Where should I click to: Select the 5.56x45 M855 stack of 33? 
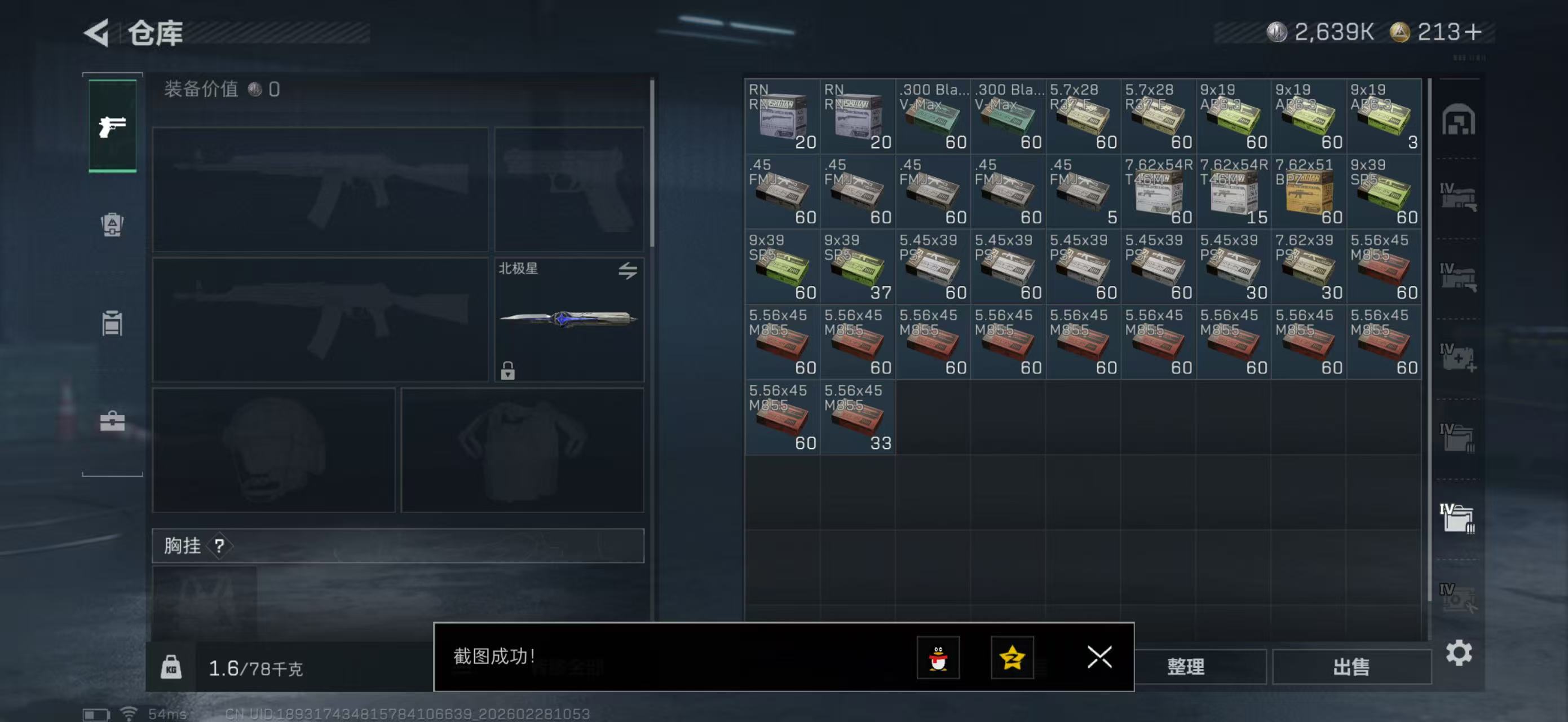[857, 417]
